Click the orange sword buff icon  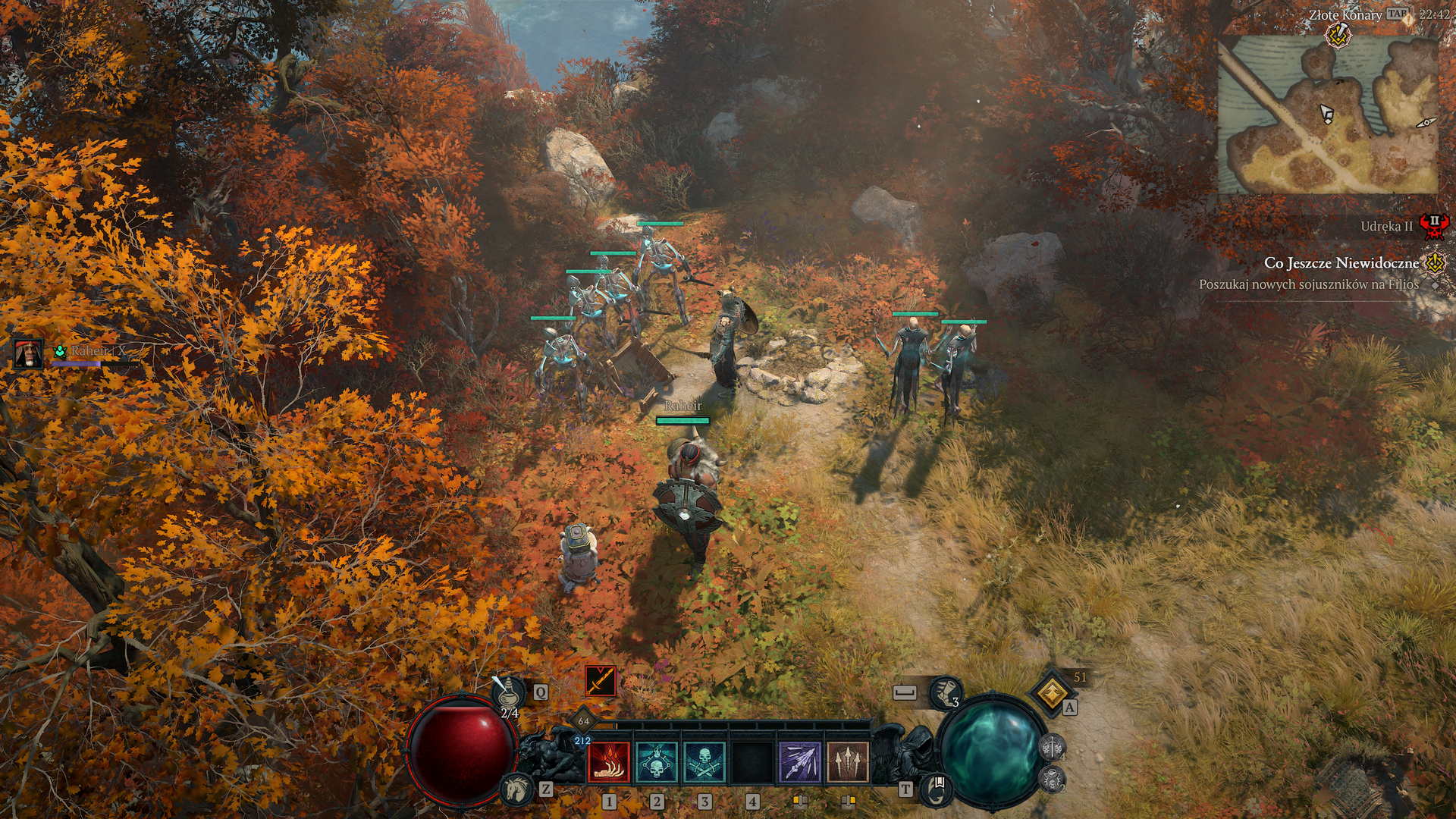coord(600,681)
